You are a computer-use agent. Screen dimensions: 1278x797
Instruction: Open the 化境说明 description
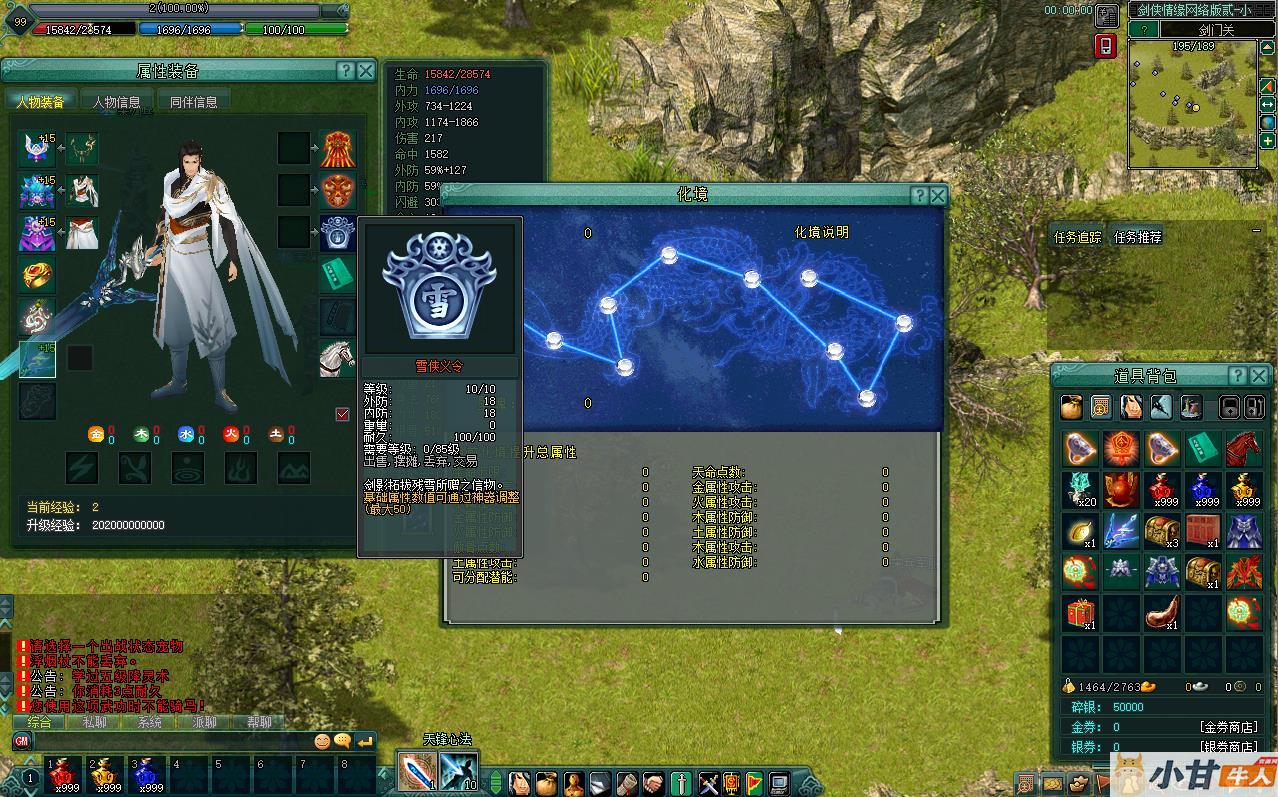[821, 232]
